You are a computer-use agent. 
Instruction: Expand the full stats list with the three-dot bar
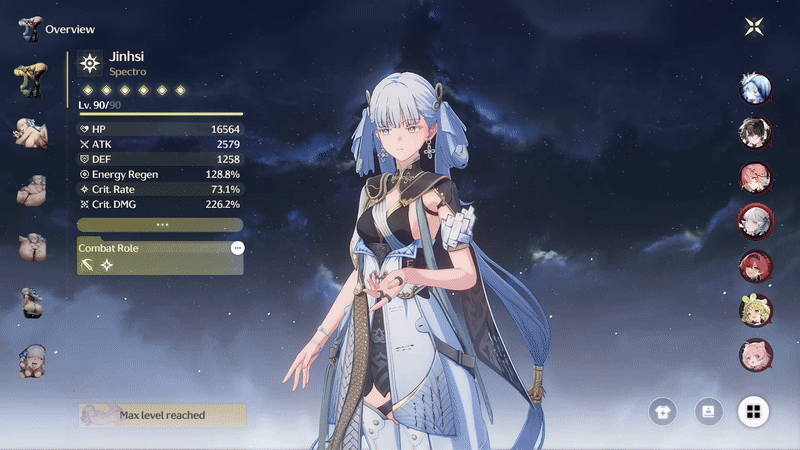pyautogui.click(x=161, y=225)
